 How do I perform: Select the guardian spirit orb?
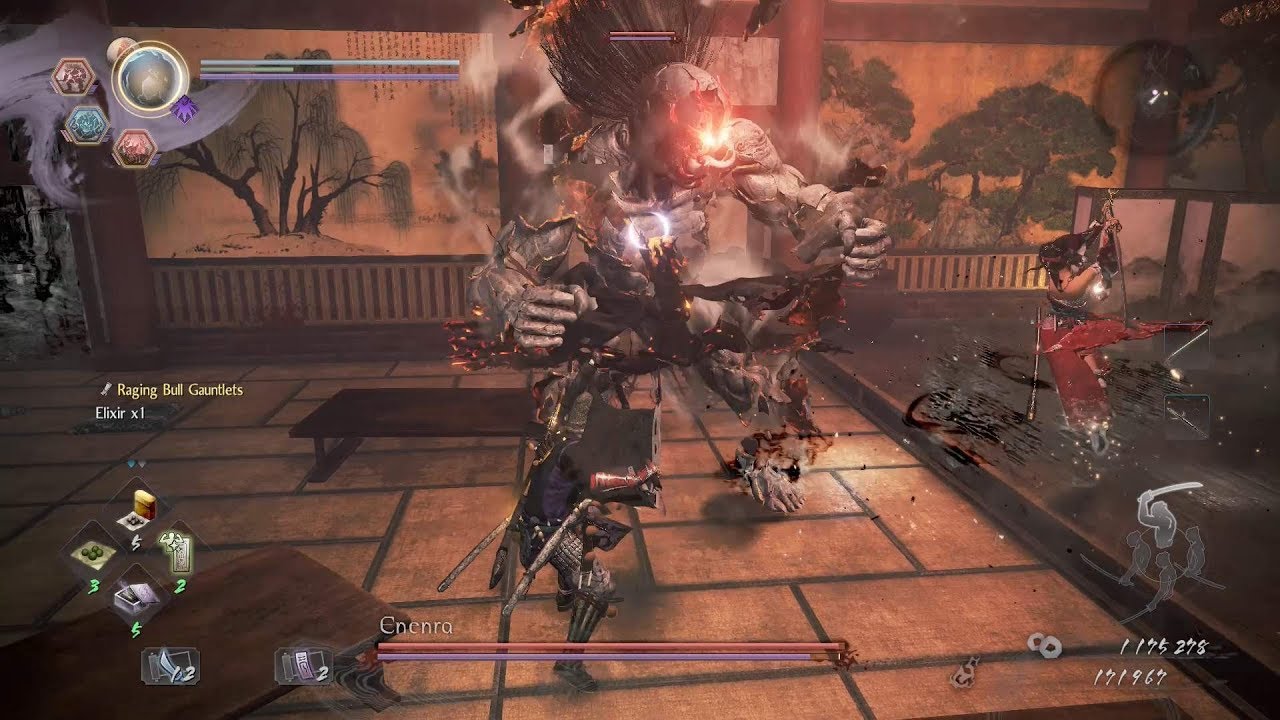(x=150, y=78)
